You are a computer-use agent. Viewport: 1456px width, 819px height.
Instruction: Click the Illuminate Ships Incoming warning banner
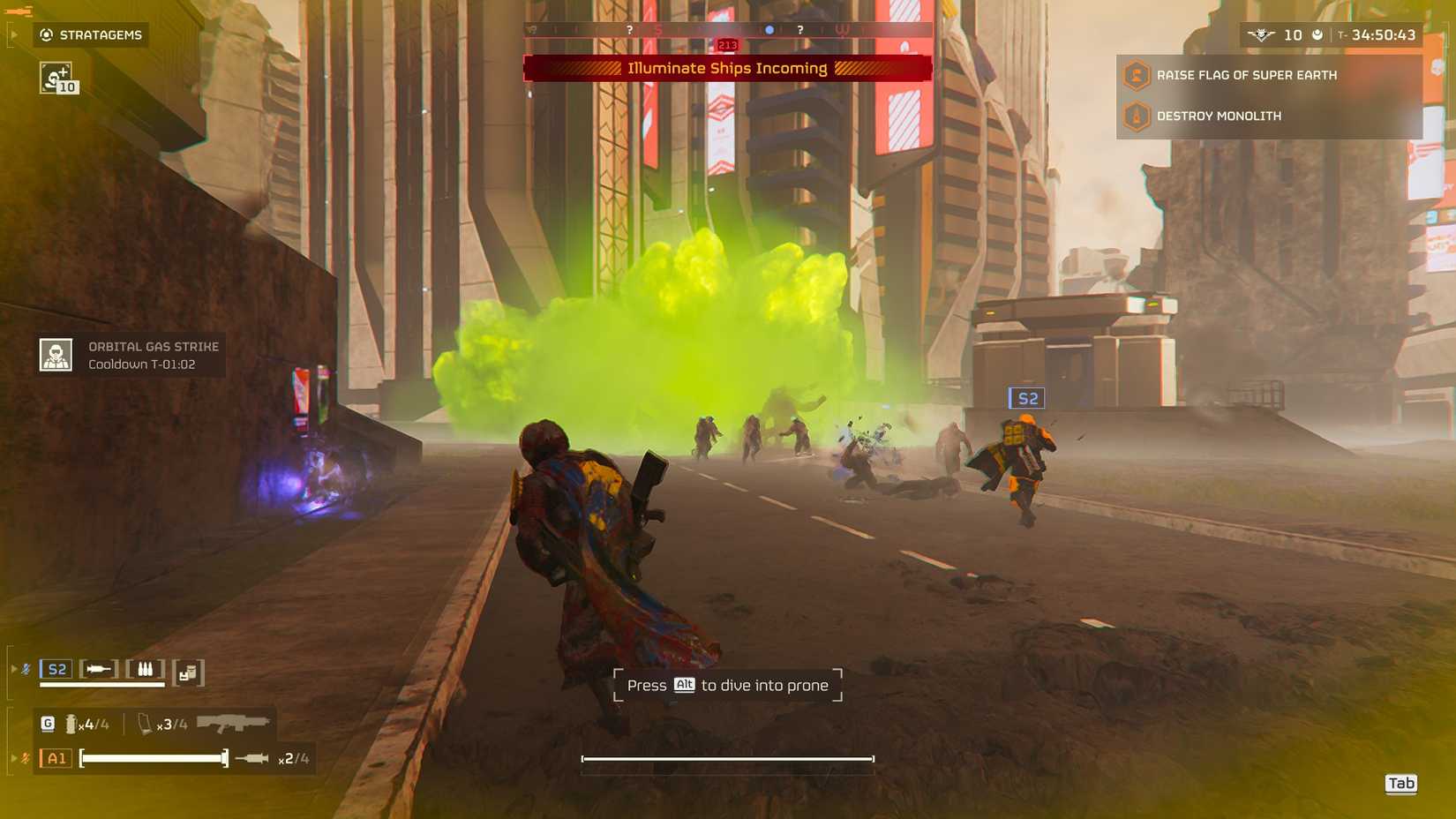[x=727, y=68]
